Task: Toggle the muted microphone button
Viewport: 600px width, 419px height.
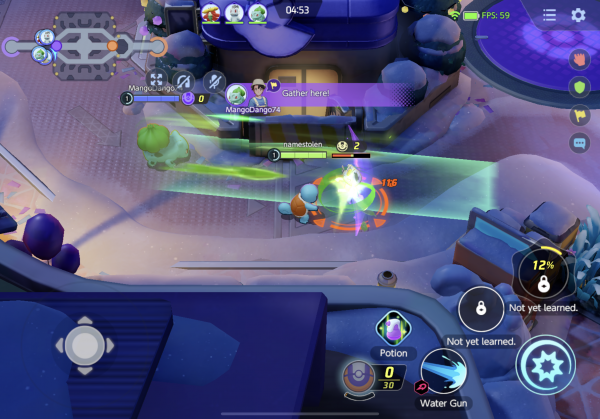Action: pos(213,78)
